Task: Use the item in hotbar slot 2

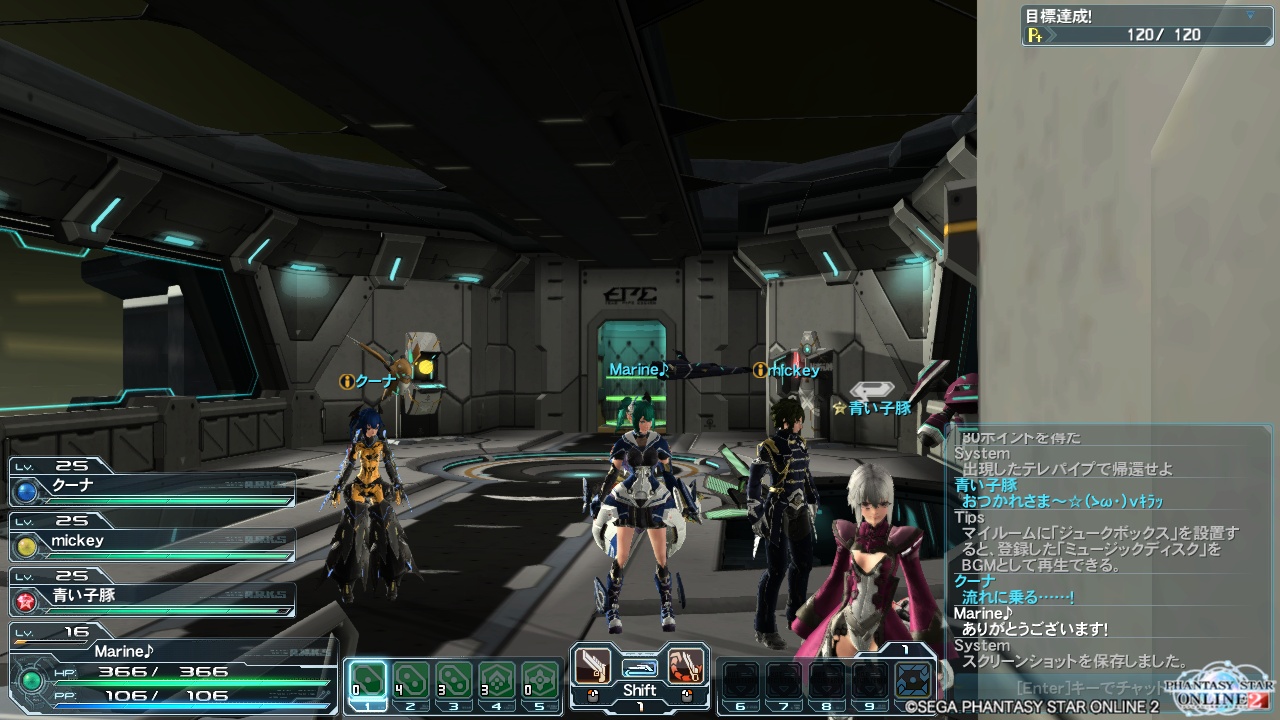Action: [411, 680]
